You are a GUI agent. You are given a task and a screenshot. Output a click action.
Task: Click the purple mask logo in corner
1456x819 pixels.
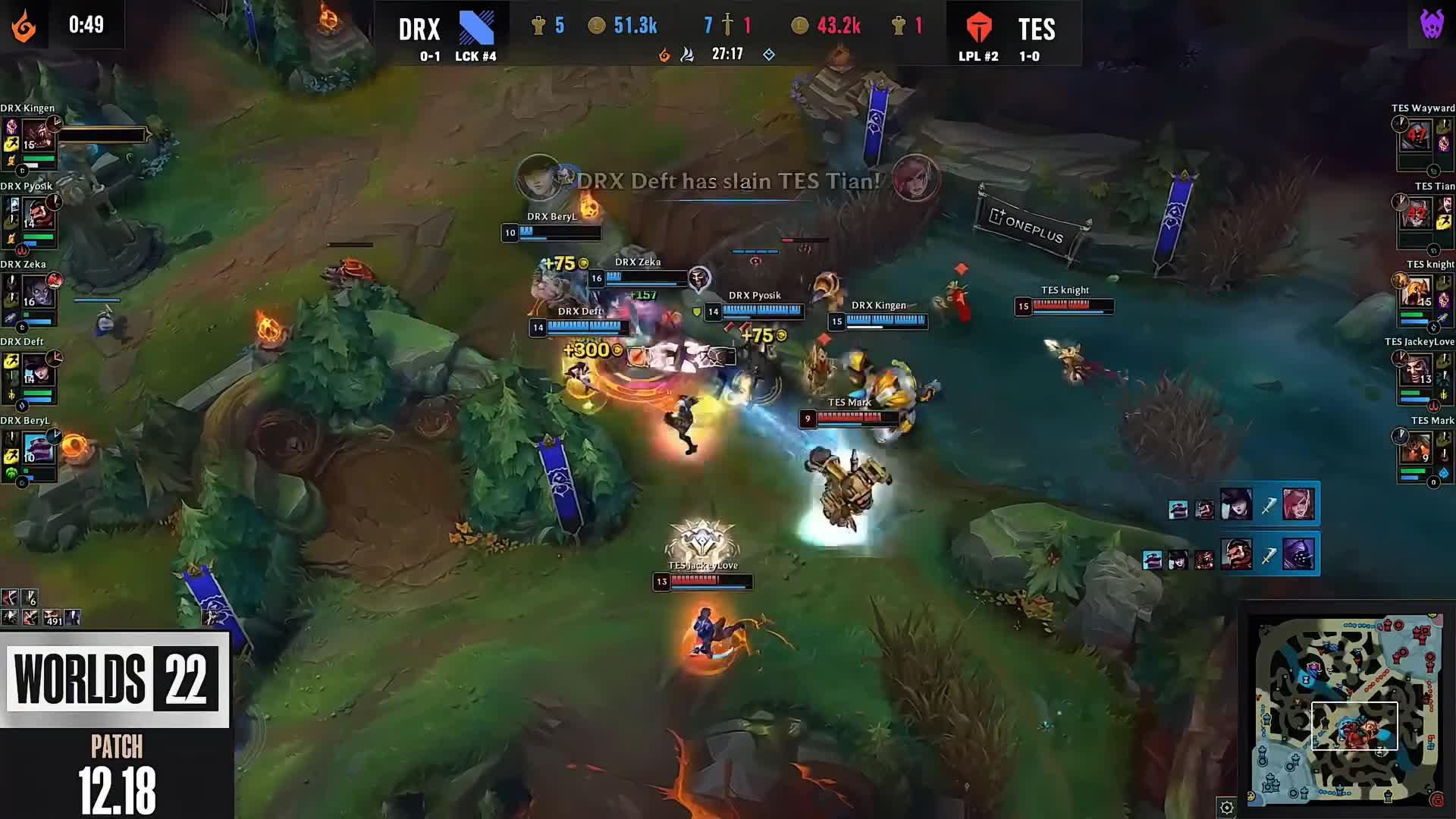(x=1432, y=24)
